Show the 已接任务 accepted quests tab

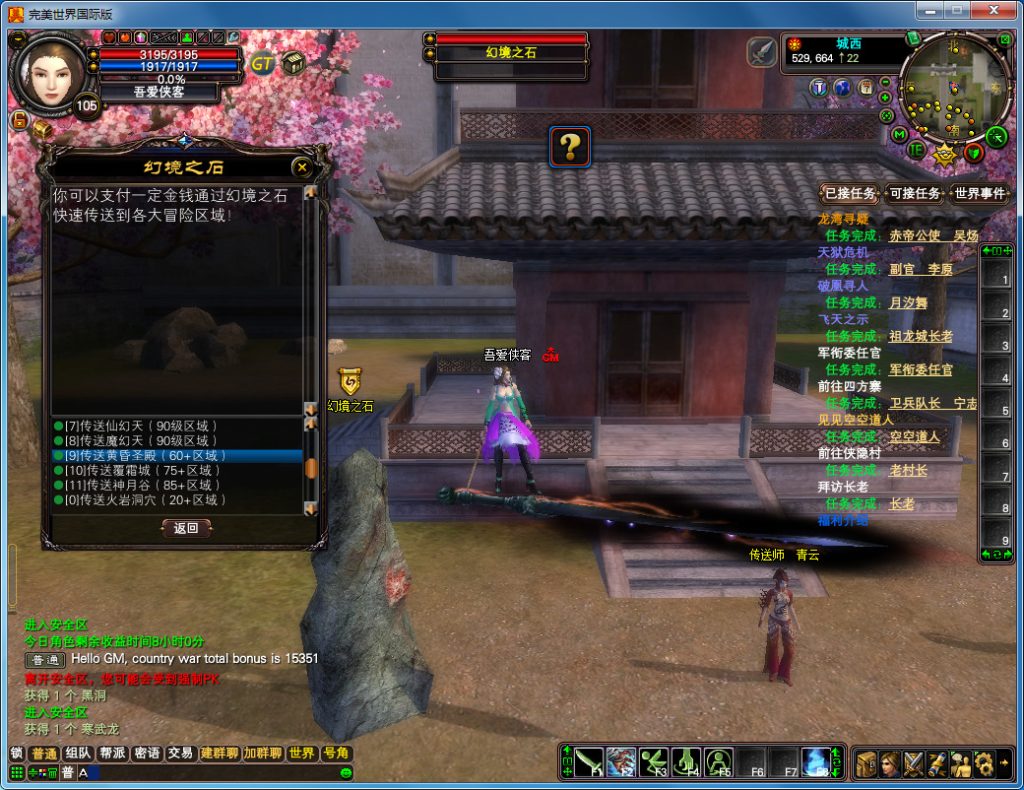click(849, 194)
